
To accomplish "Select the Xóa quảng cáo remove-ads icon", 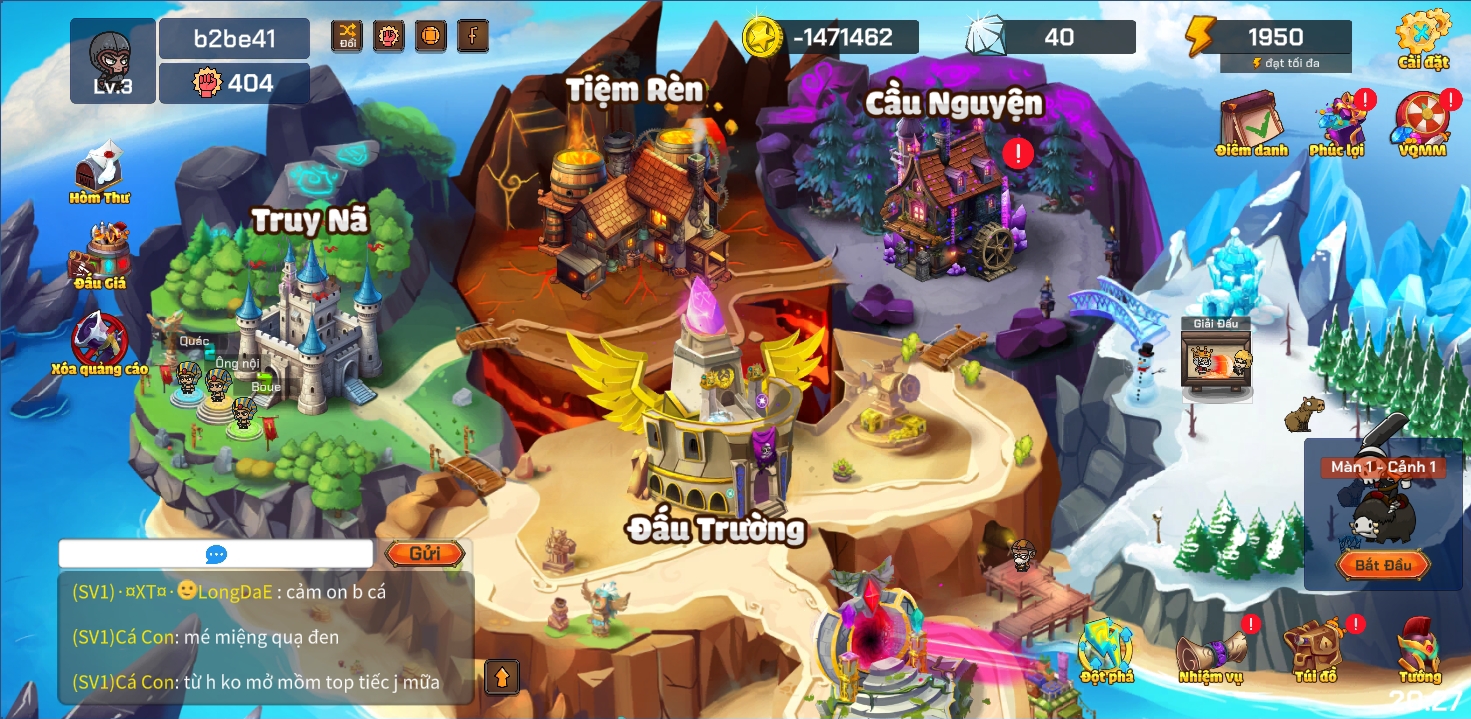I will pos(100,340).
